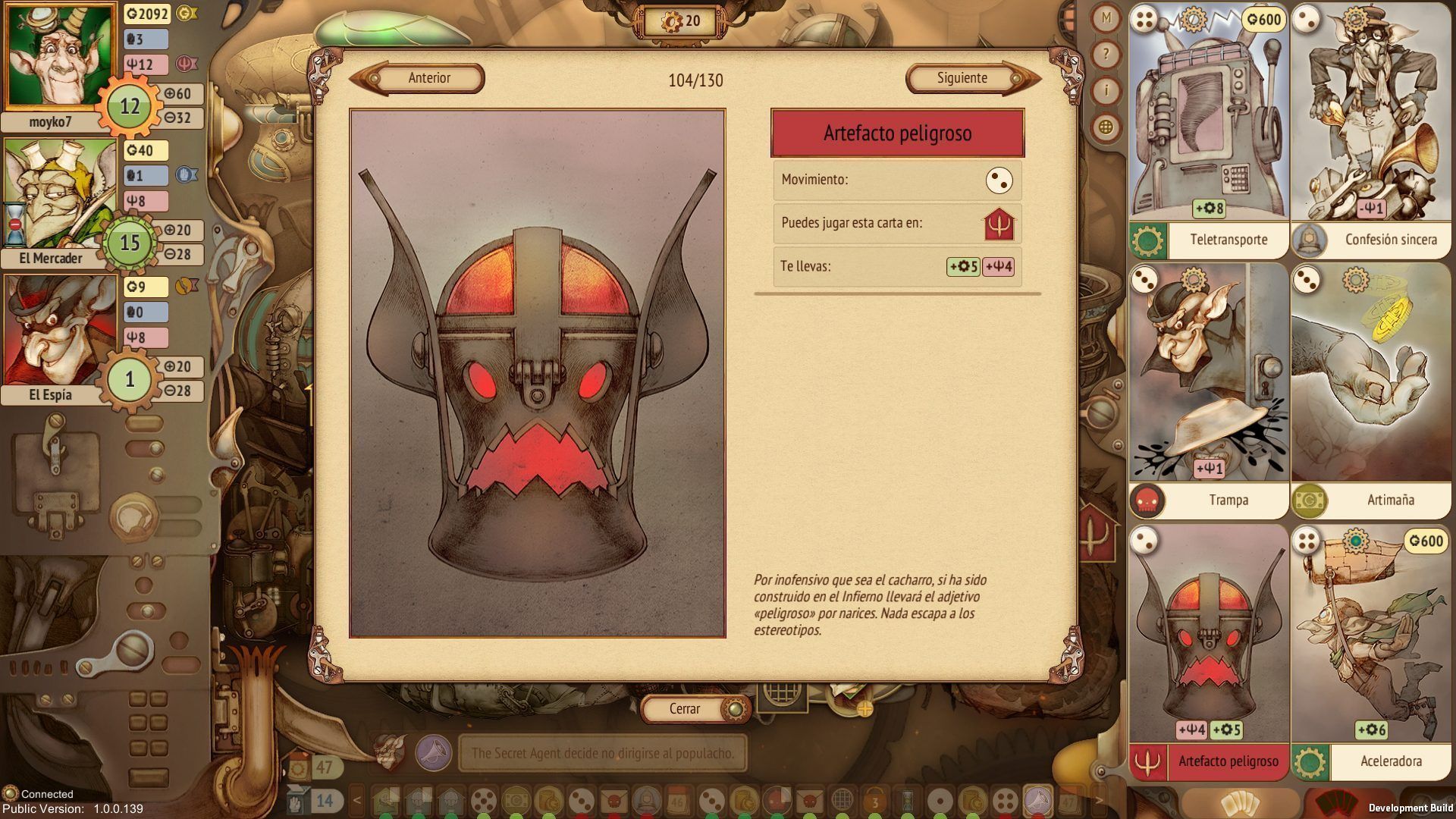This screenshot has width=1456, height=819.
Task: Choose the Artefacto peligroso hand card
Action: click(1209, 652)
